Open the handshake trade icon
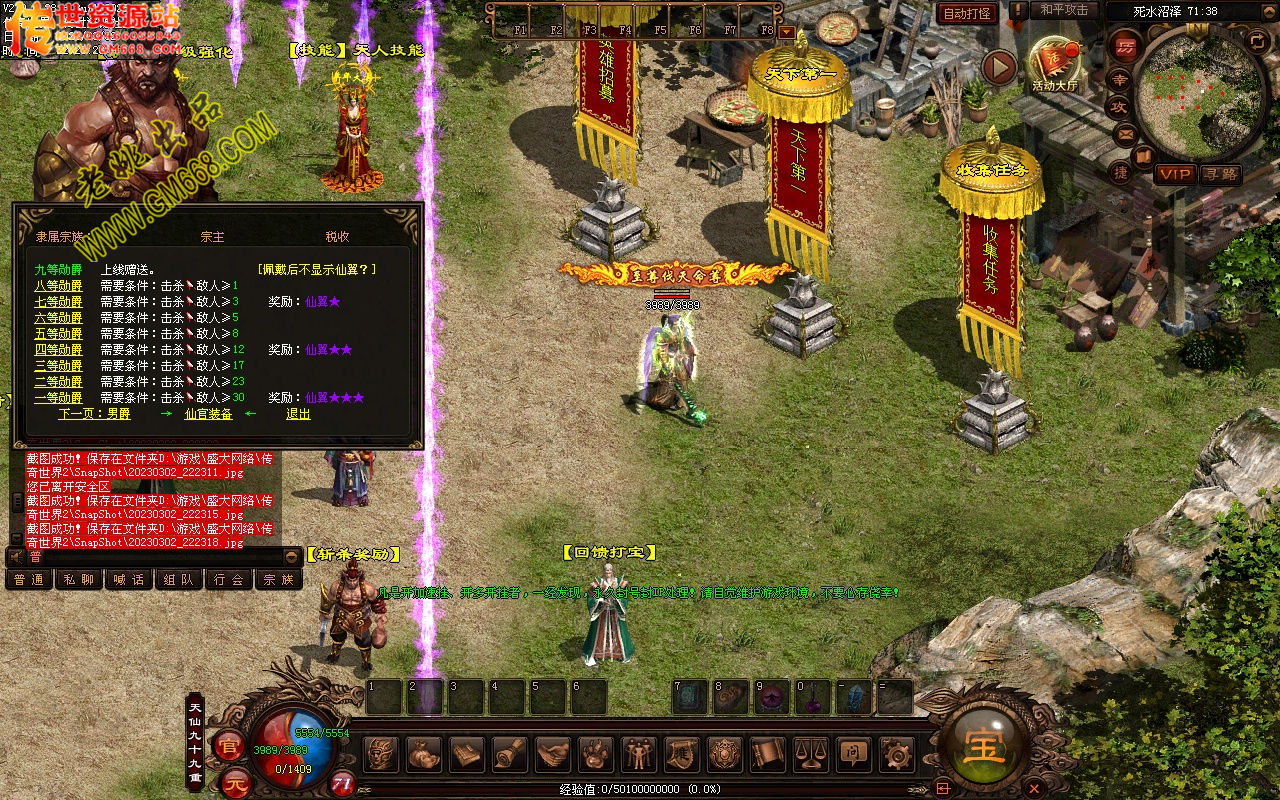Image resolution: width=1280 pixels, height=800 pixels. coord(552,753)
